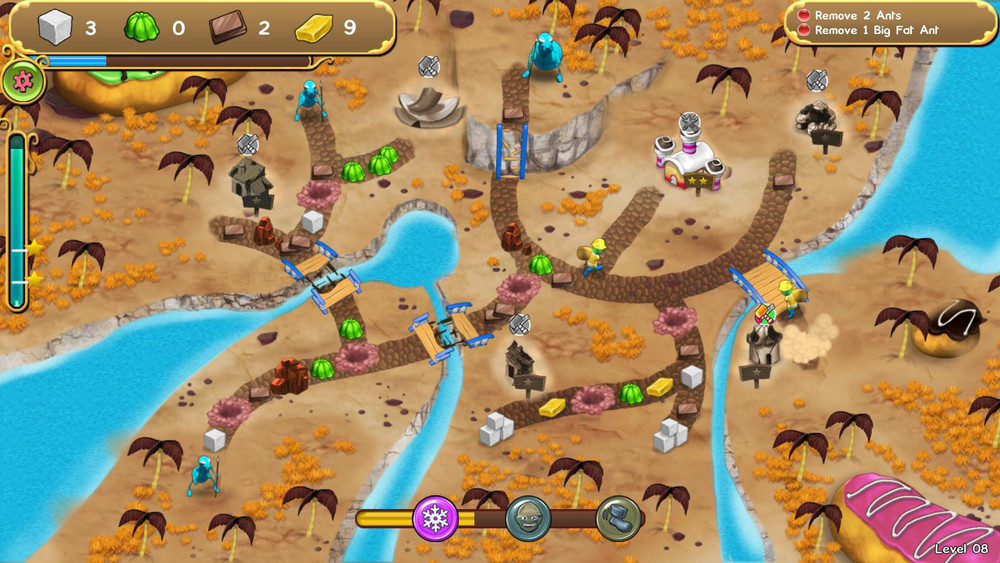Activate the worker face bonus

coord(527,518)
